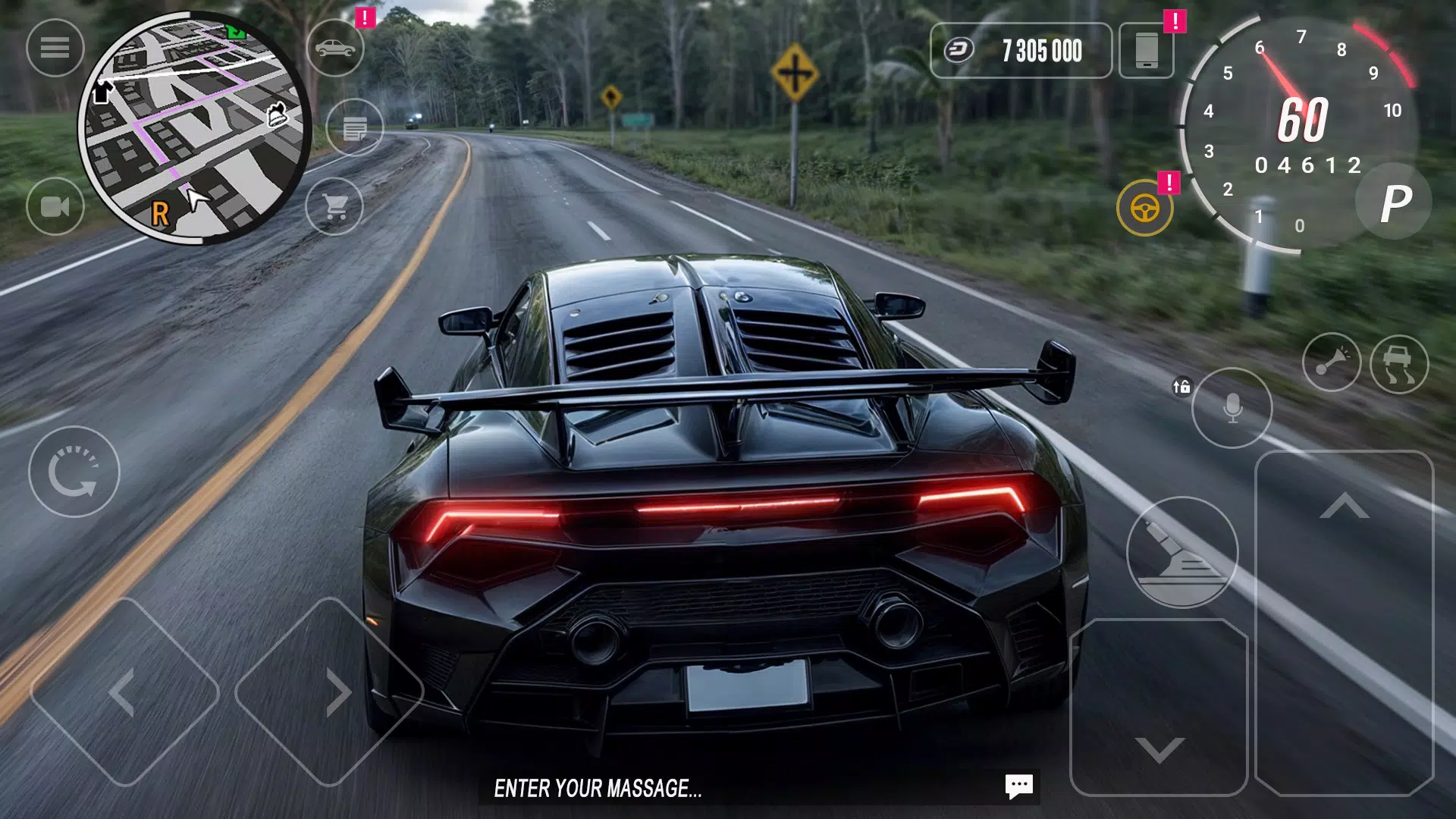Open the notes list icon
Viewport: 1456px width, 819px height.
pos(354,127)
